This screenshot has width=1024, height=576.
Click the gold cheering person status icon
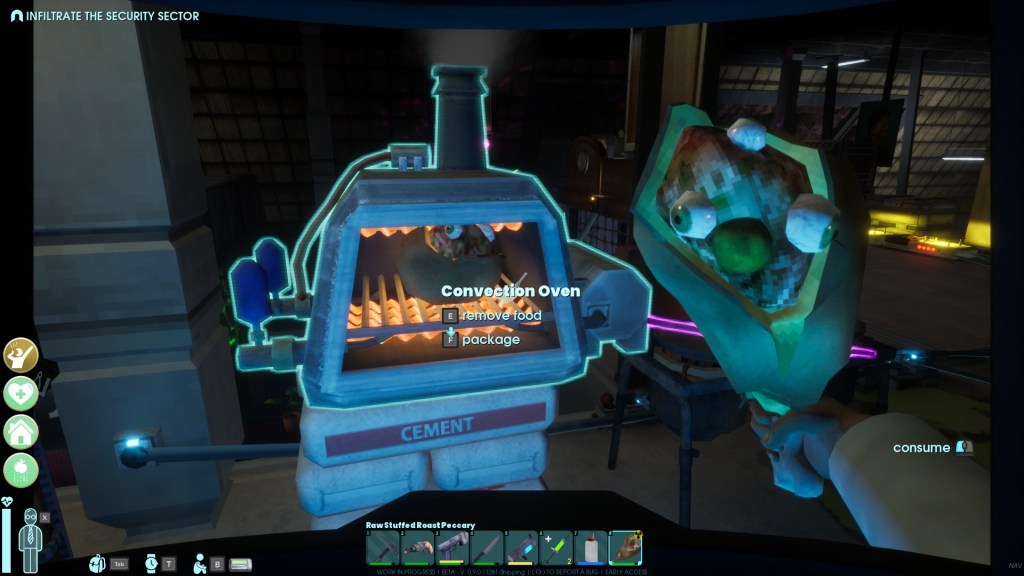coord(20,355)
